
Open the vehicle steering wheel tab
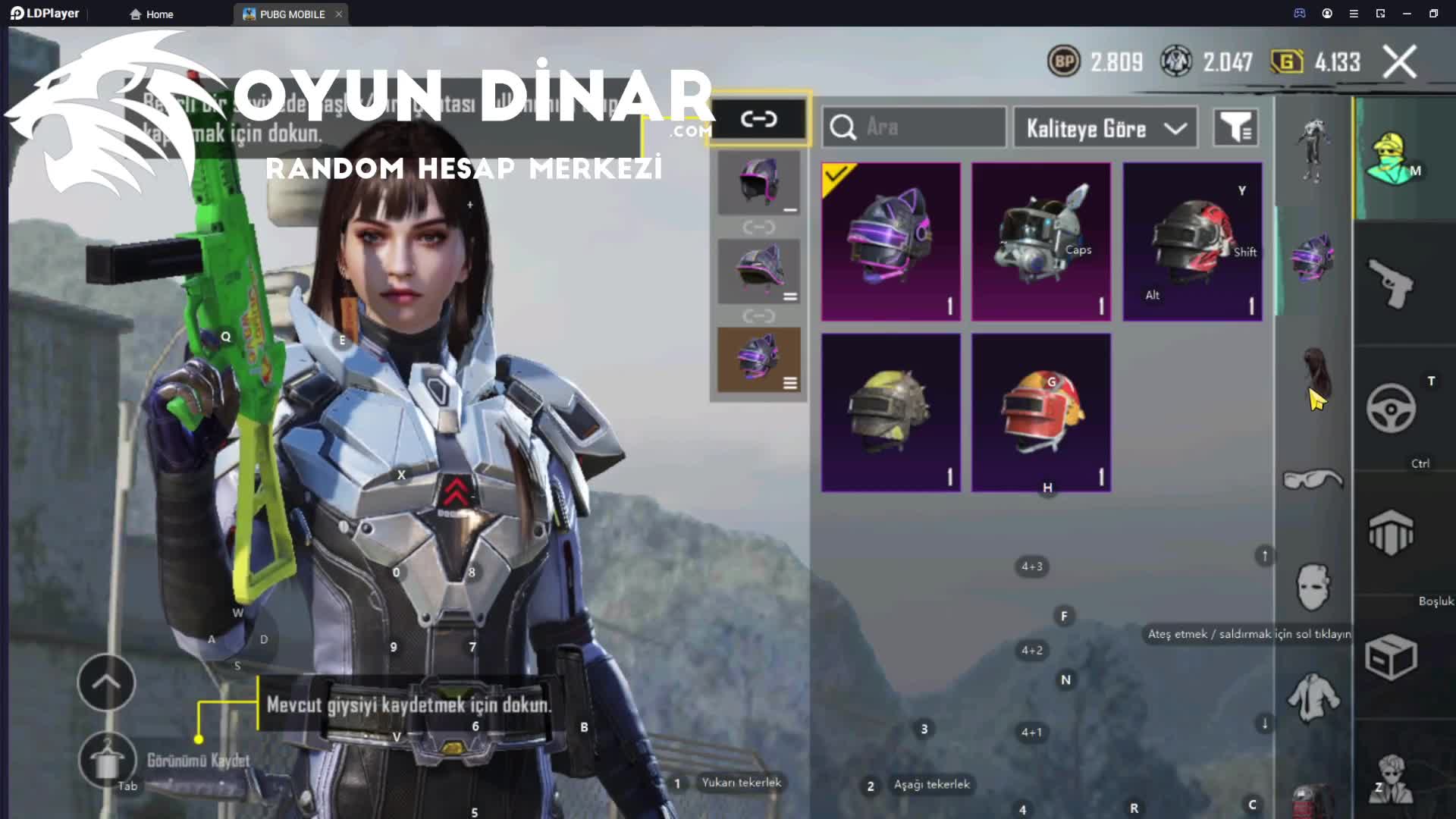pyautogui.click(x=1391, y=409)
